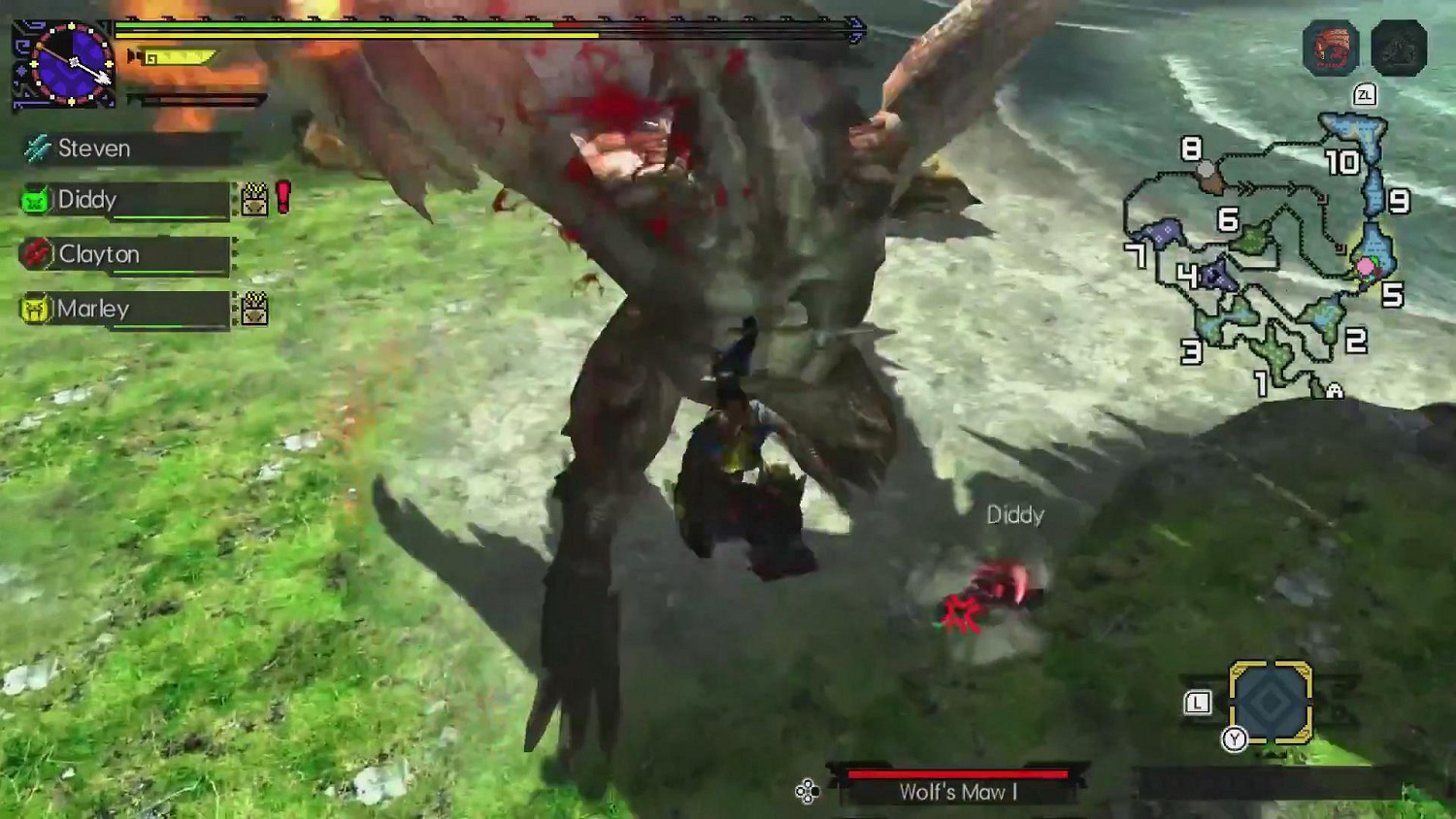Image resolution: width=1456 pixels, height=819 pixels.
Task: Click the ZL button prompt above the map
Action: pos(1365,95)
